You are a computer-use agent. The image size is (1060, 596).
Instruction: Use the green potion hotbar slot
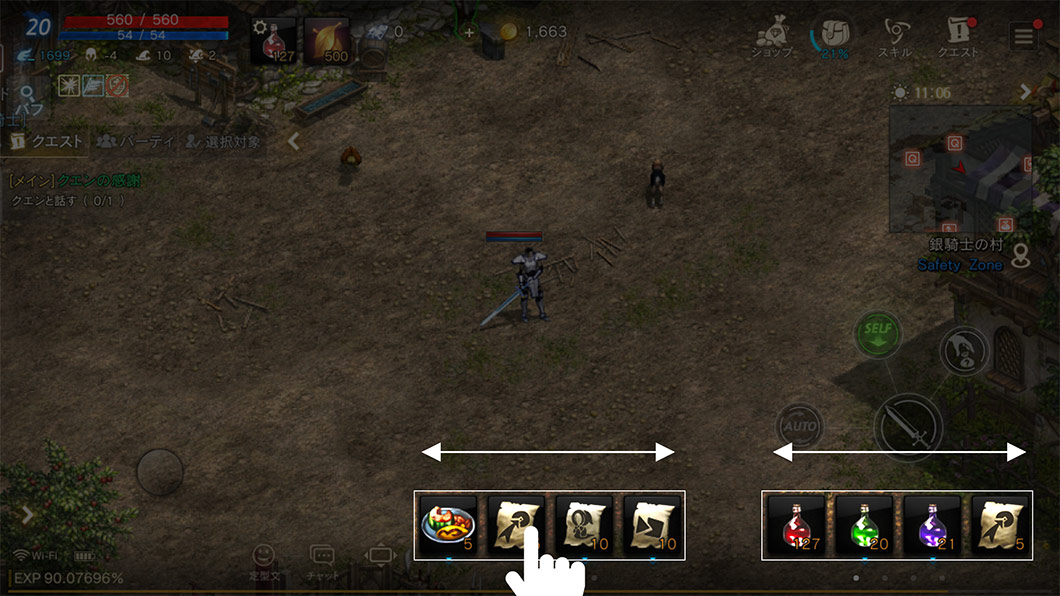coord(864,524)
